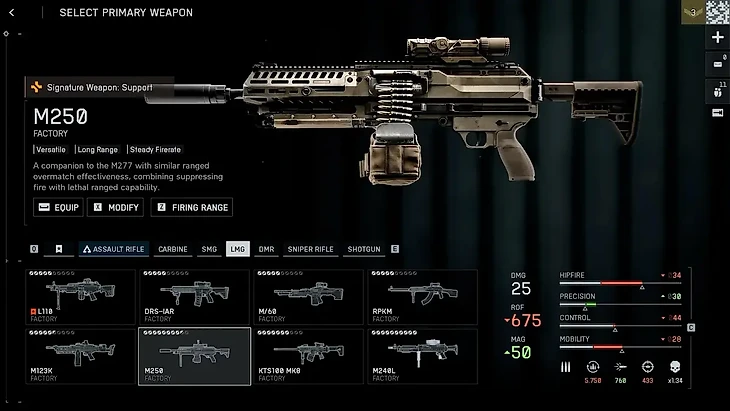This screenshot has height=411, width=730.
Task: View the Shotgun category
Action: point(364,249)
